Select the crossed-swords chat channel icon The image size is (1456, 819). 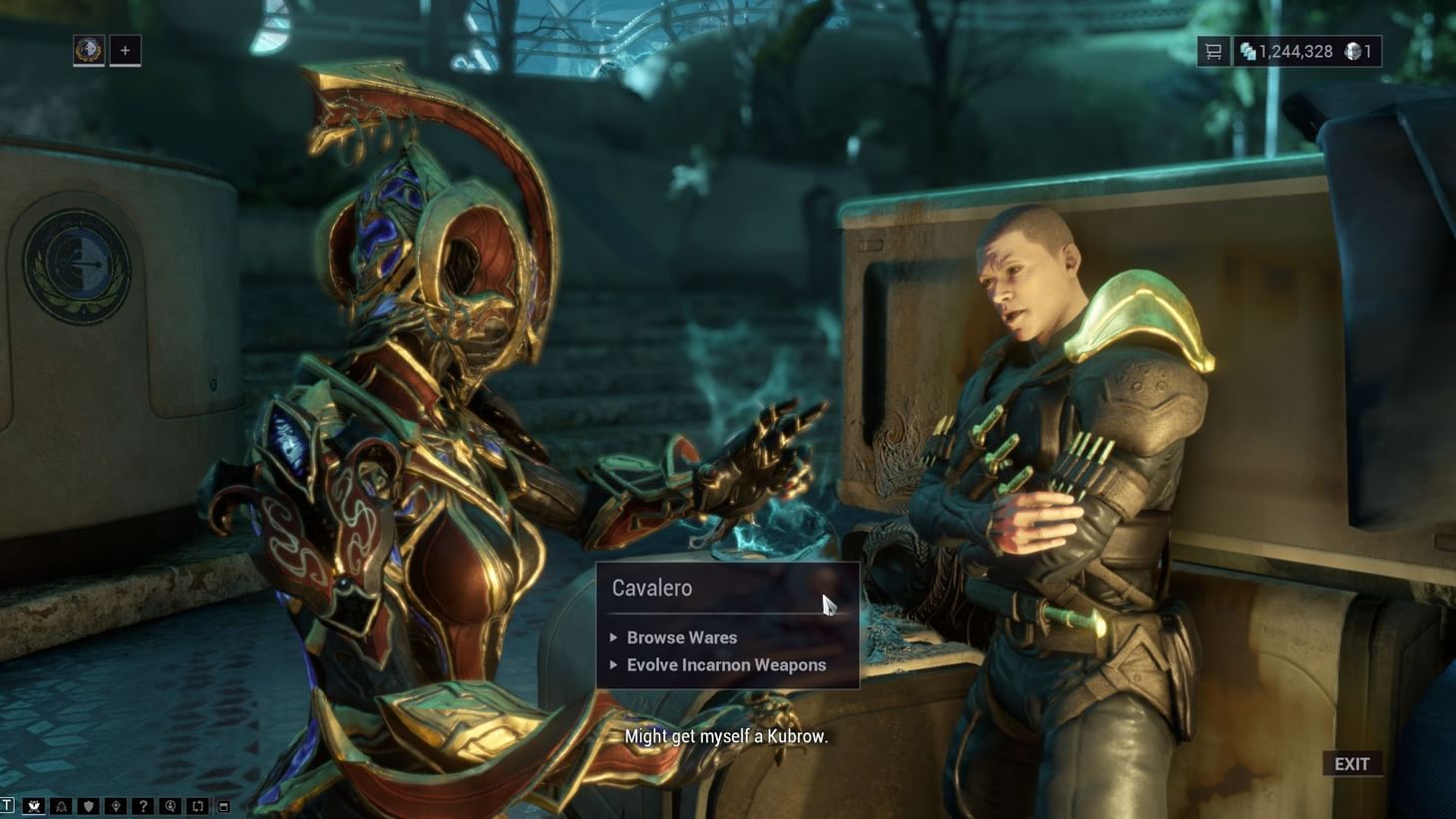[x=34, y=805]
